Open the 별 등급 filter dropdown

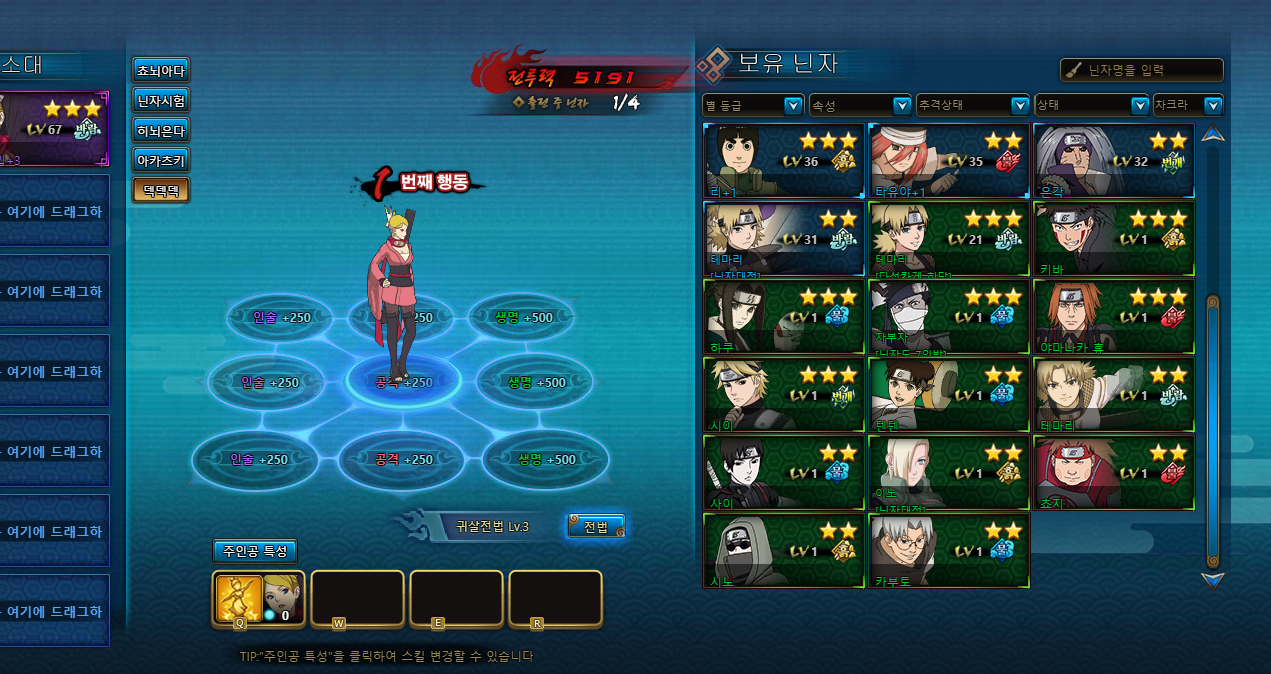[753, 105]
